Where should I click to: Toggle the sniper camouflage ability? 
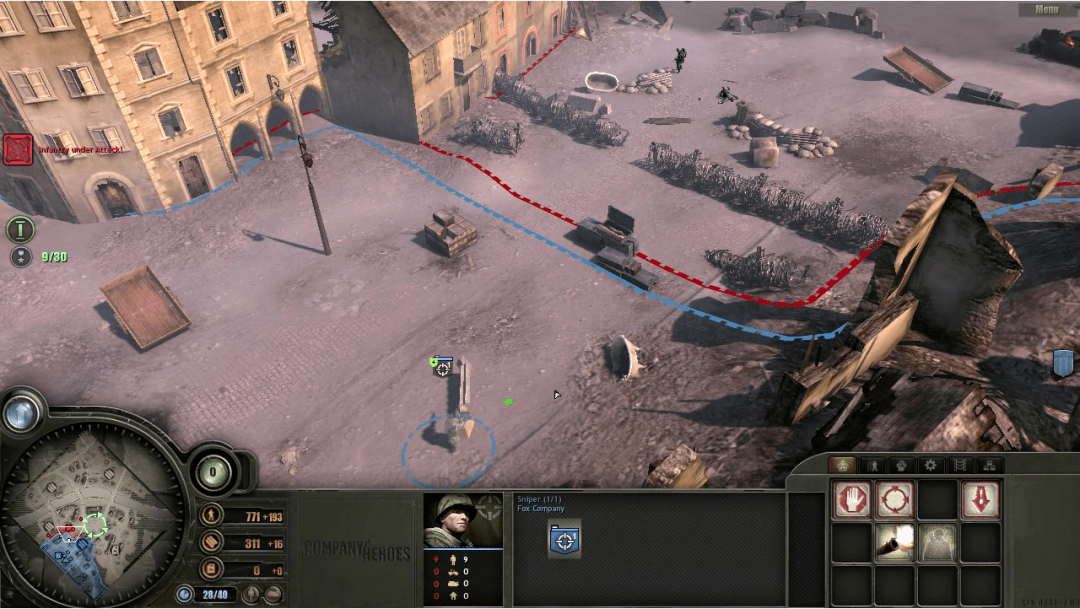pyautogui.click(x=937, y=542)
